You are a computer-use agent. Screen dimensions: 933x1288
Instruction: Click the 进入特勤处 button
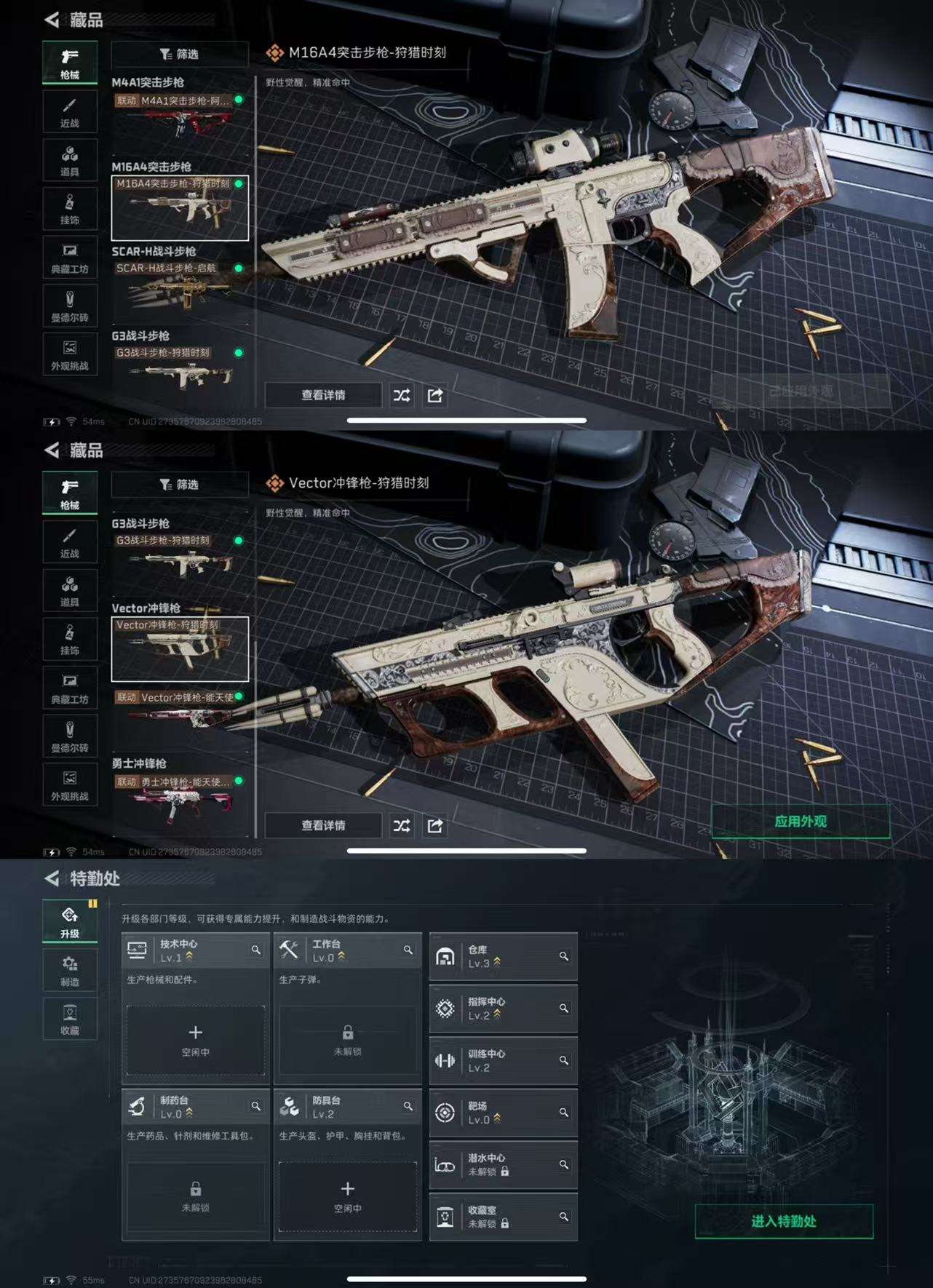(x=784, y=1221)
